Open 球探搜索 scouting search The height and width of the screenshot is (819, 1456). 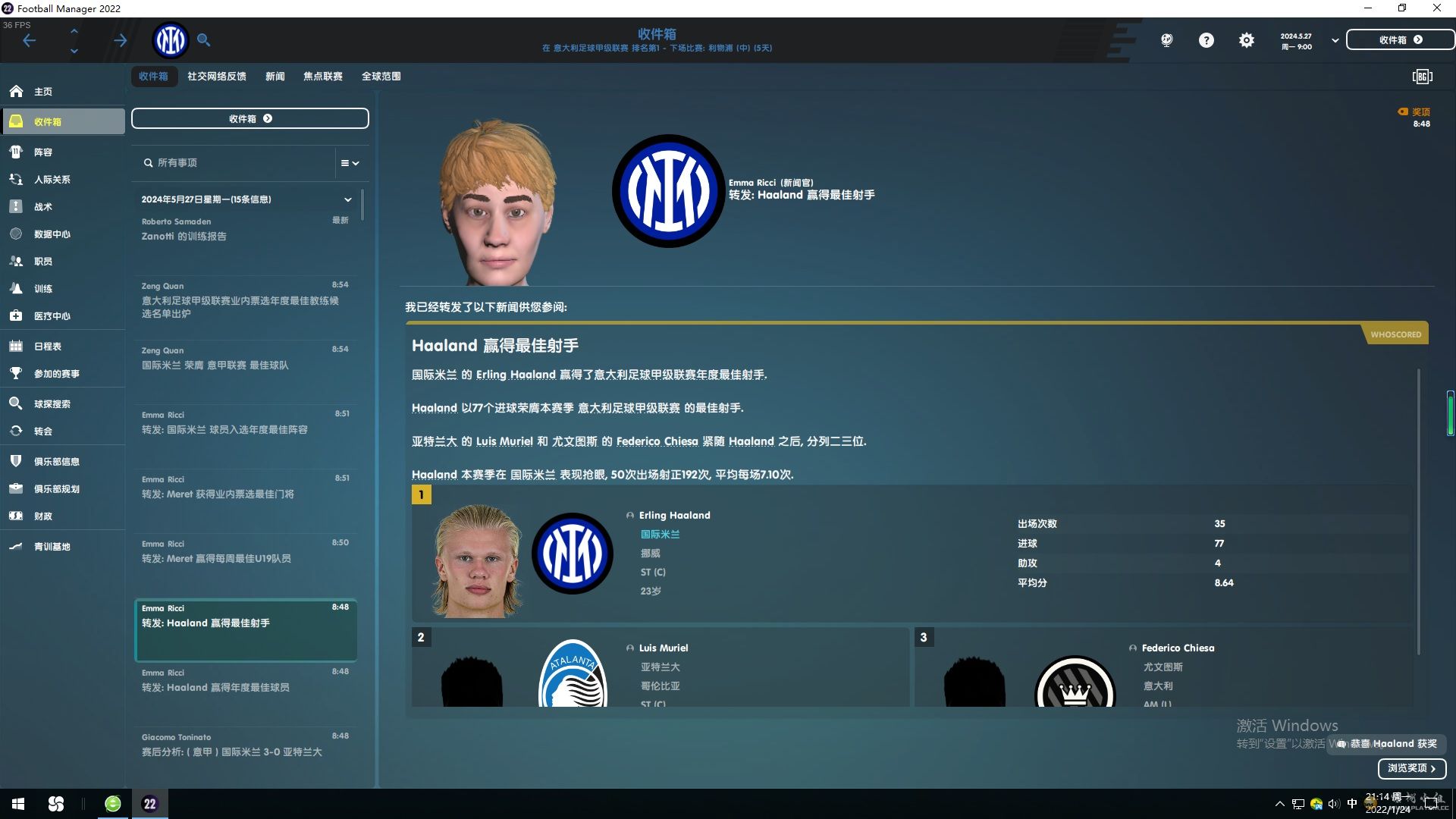[x=52, y=404]
